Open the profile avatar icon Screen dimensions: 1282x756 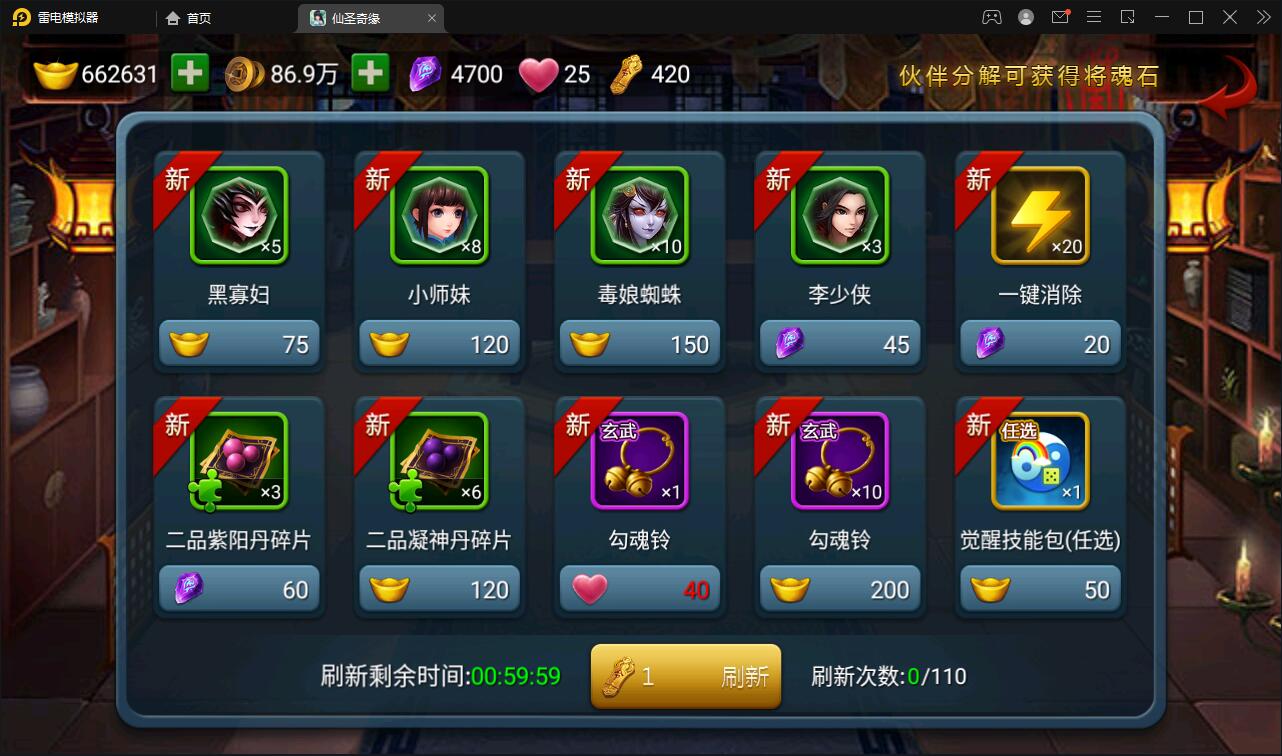(1024, 17)
